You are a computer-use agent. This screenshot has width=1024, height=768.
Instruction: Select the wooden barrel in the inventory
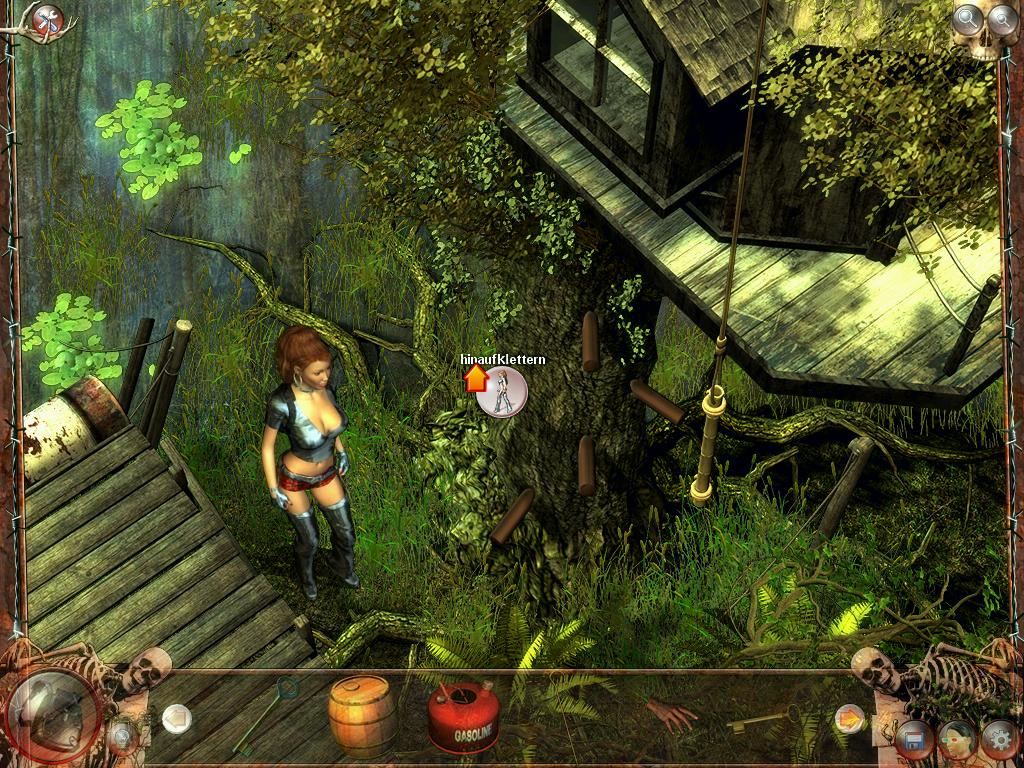(x=360, y=714)
